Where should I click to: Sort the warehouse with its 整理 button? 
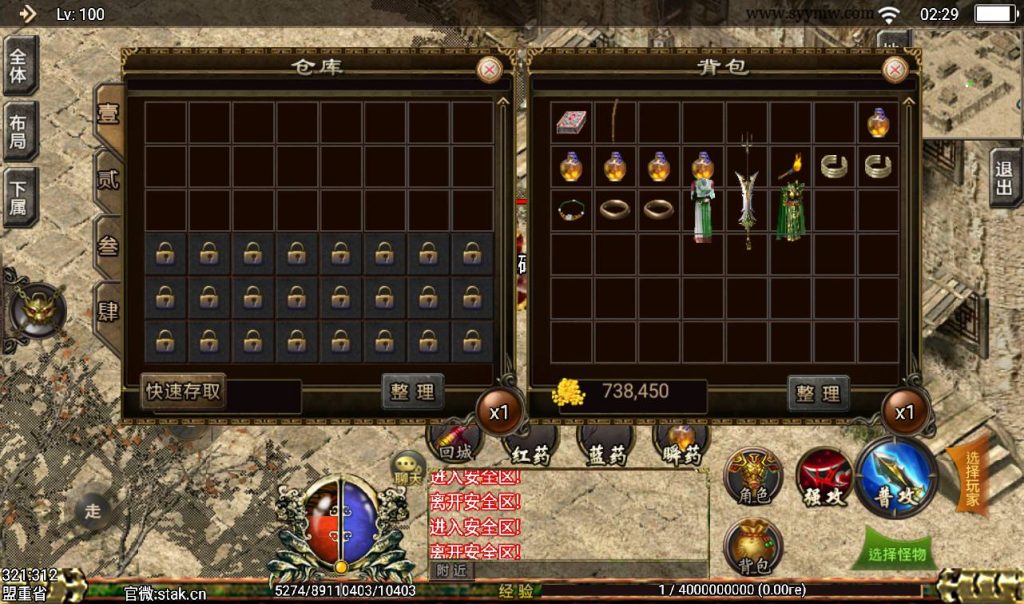tap(412, 392)
